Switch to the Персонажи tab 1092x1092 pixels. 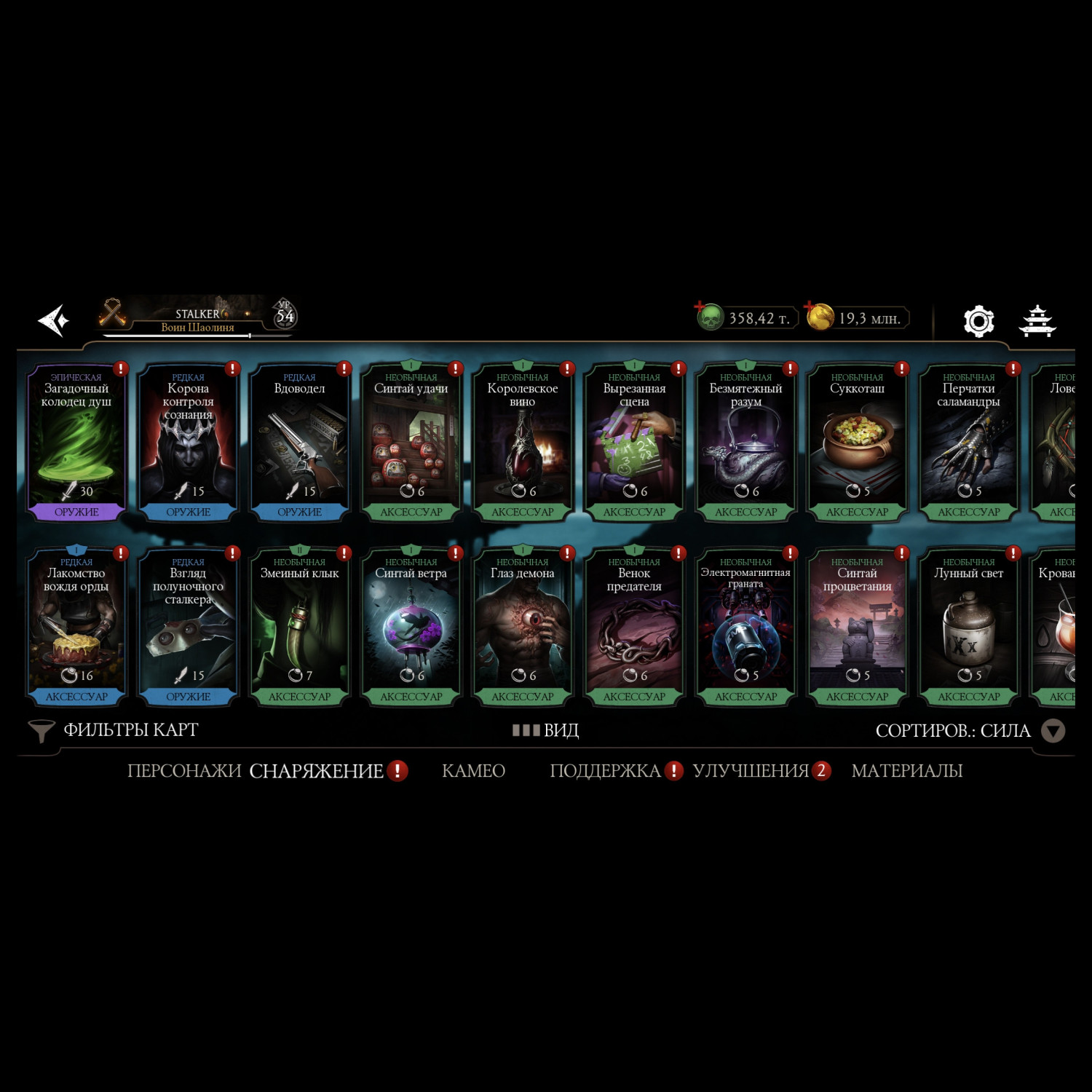[183, 771]
